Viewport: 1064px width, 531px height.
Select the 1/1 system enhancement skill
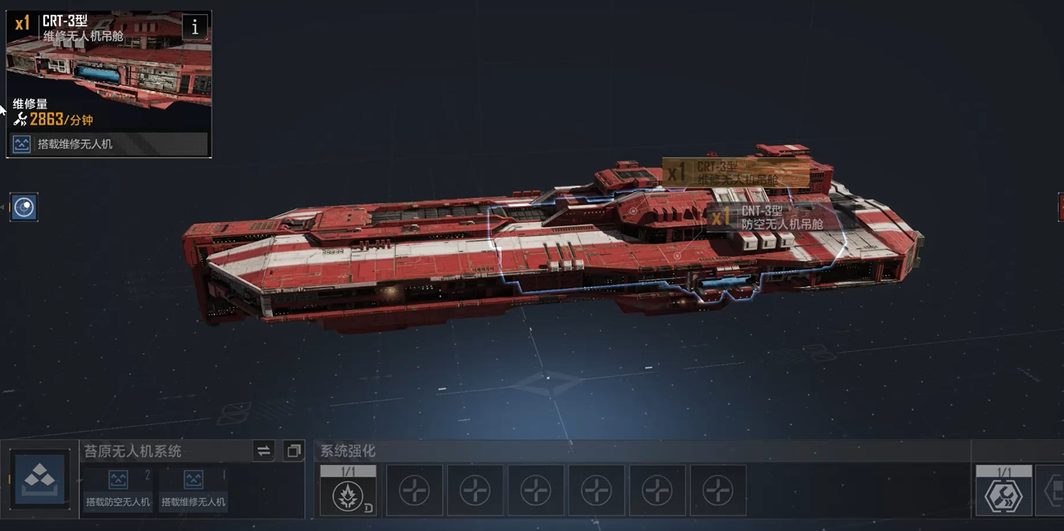pos(347,489)
